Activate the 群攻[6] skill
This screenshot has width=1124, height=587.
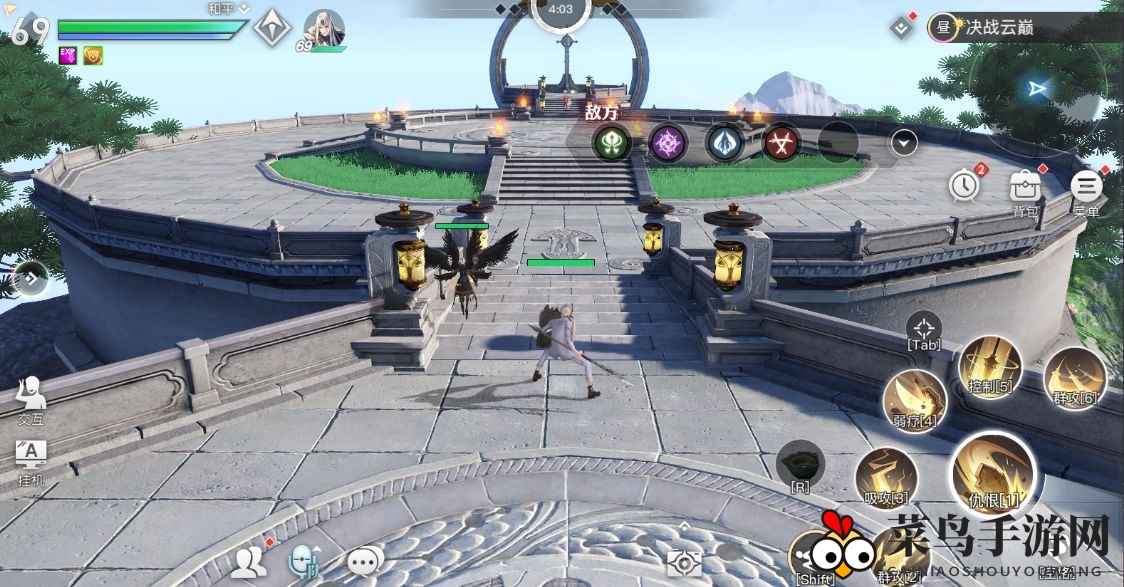pos(1075,378)
